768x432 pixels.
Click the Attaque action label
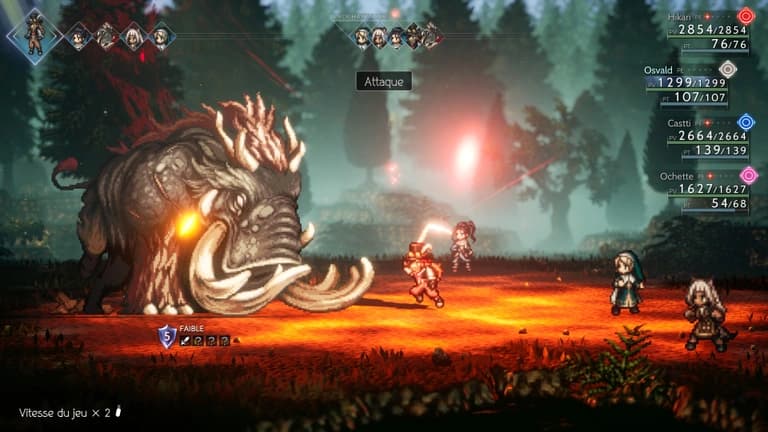384,82
